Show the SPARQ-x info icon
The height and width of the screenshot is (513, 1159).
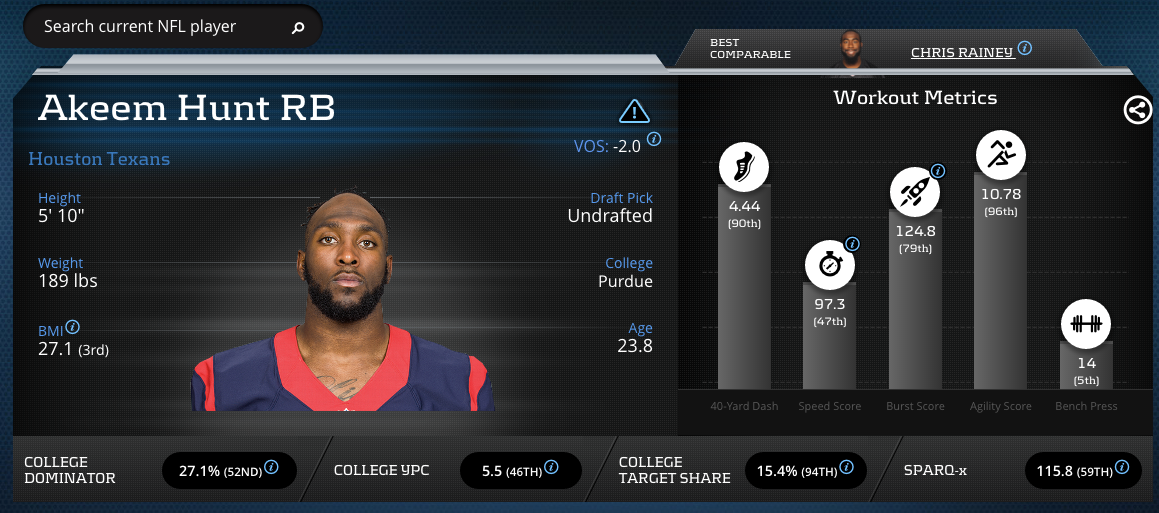pyautogui.click(x=1123, y=467)
